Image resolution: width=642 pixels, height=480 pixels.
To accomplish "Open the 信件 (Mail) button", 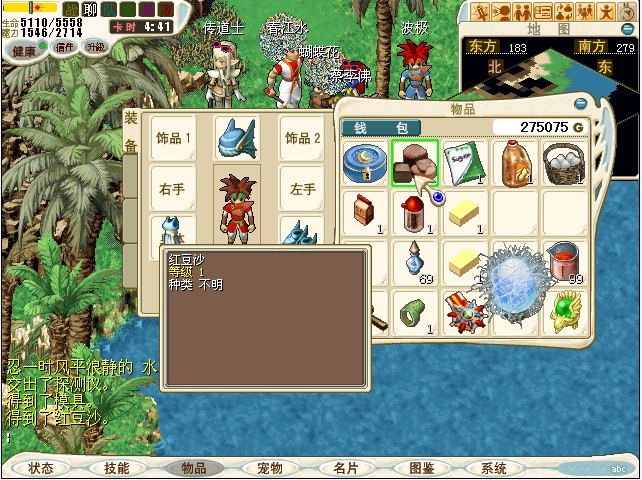I will (65, 47).
